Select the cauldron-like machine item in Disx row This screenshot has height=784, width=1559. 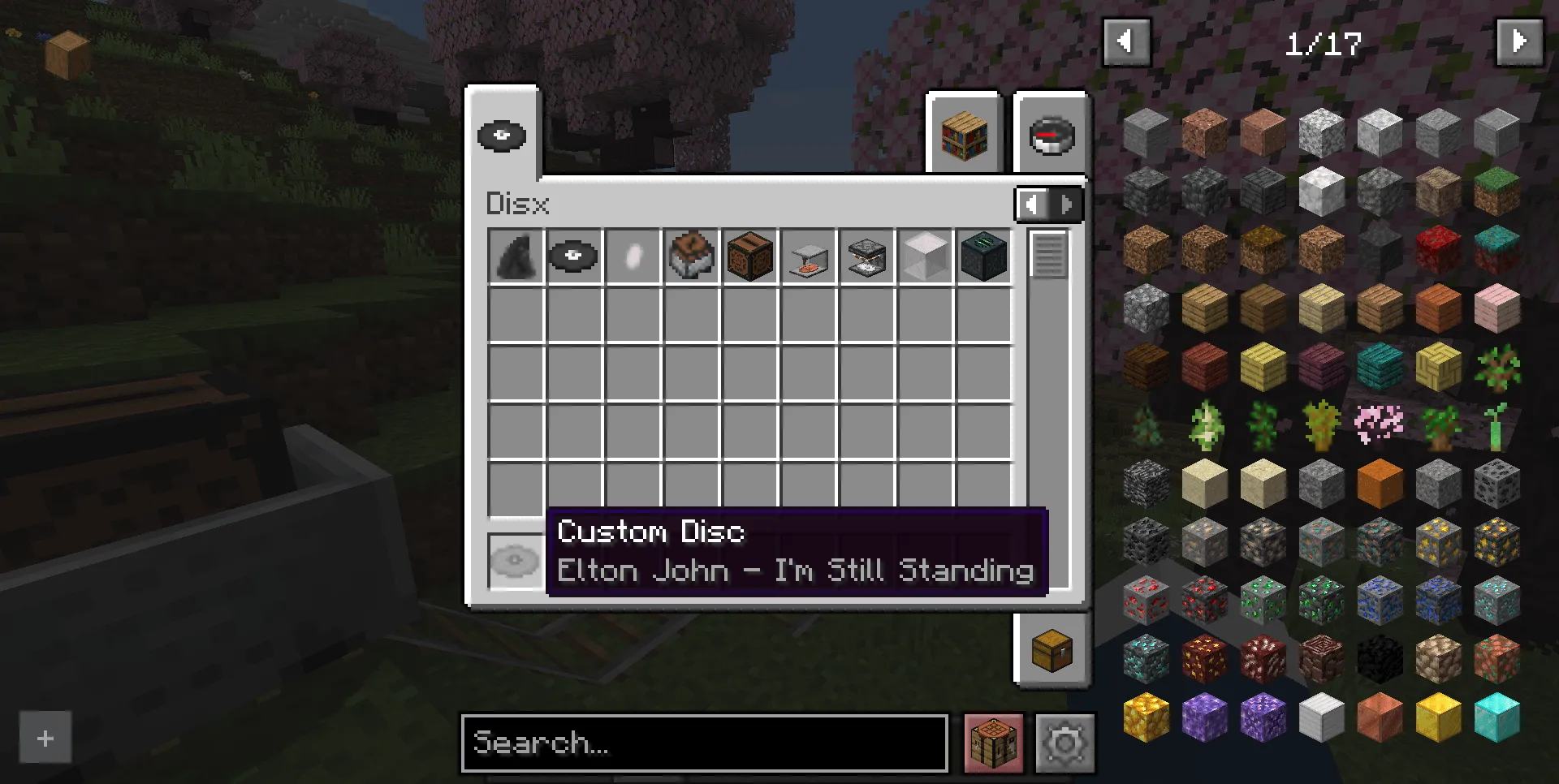click(691, 256)
